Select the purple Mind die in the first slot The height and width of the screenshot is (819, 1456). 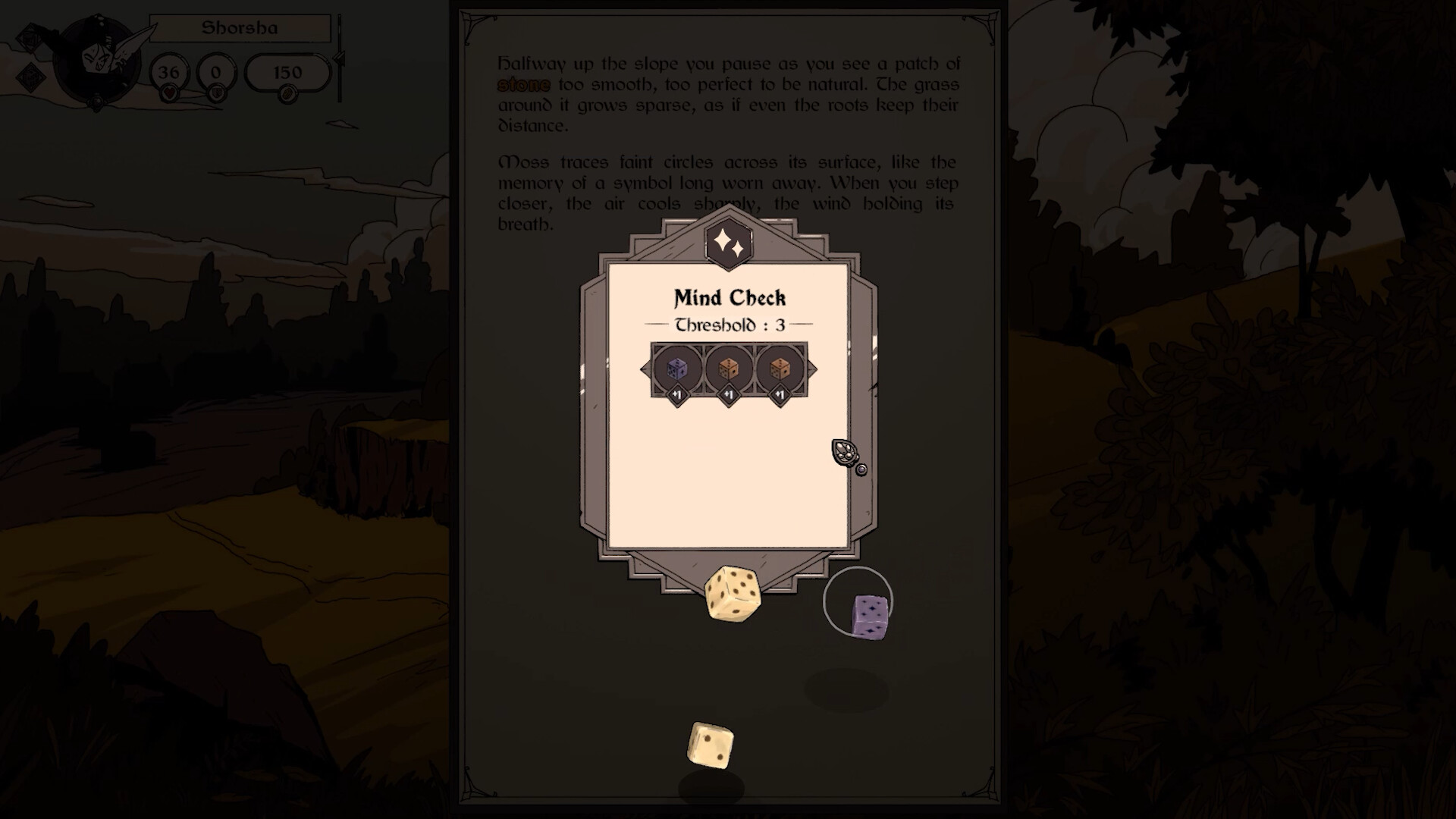coord(679,369)
